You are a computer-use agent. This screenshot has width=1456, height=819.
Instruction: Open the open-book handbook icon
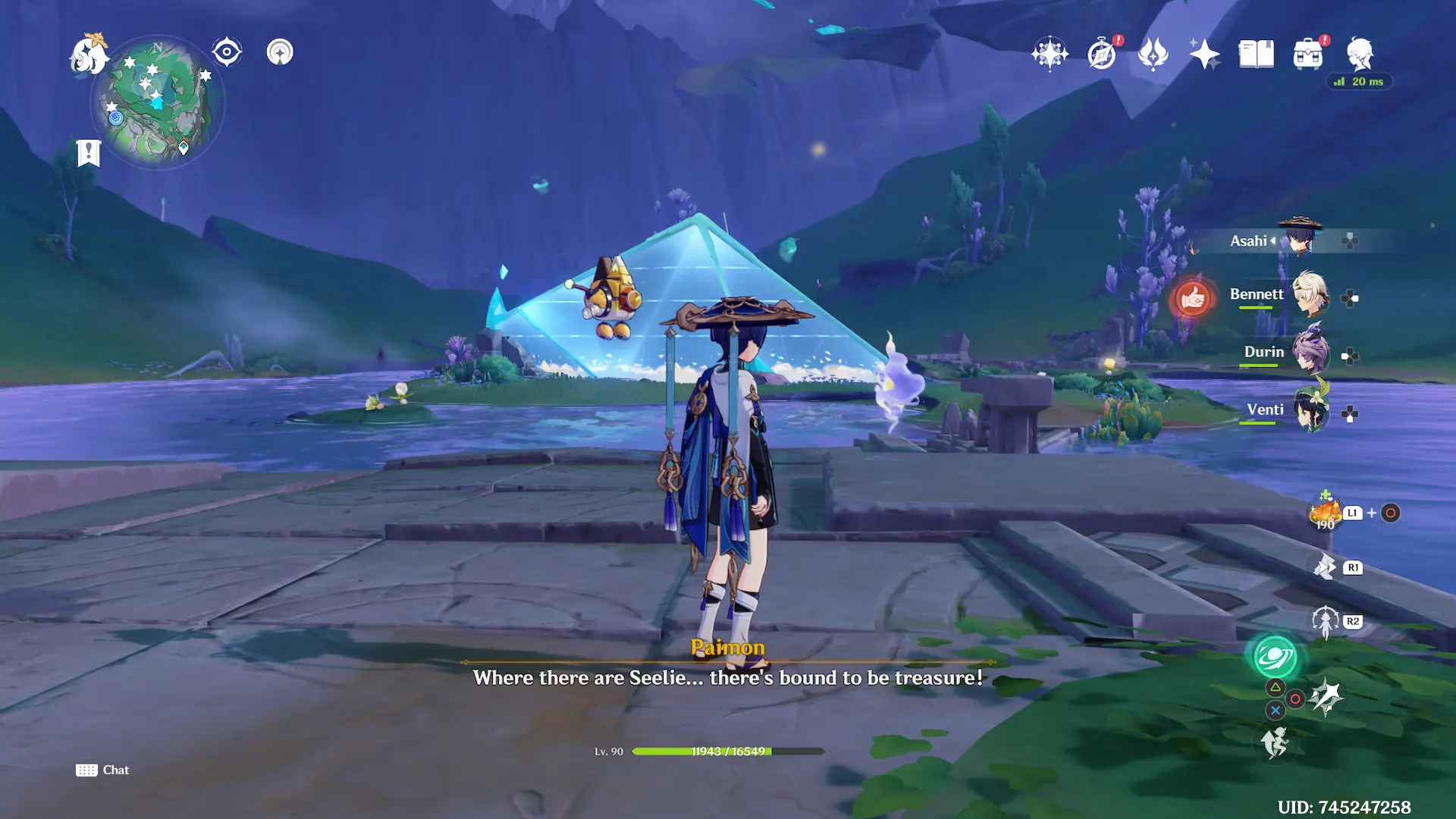click(x=1256, y=54)
